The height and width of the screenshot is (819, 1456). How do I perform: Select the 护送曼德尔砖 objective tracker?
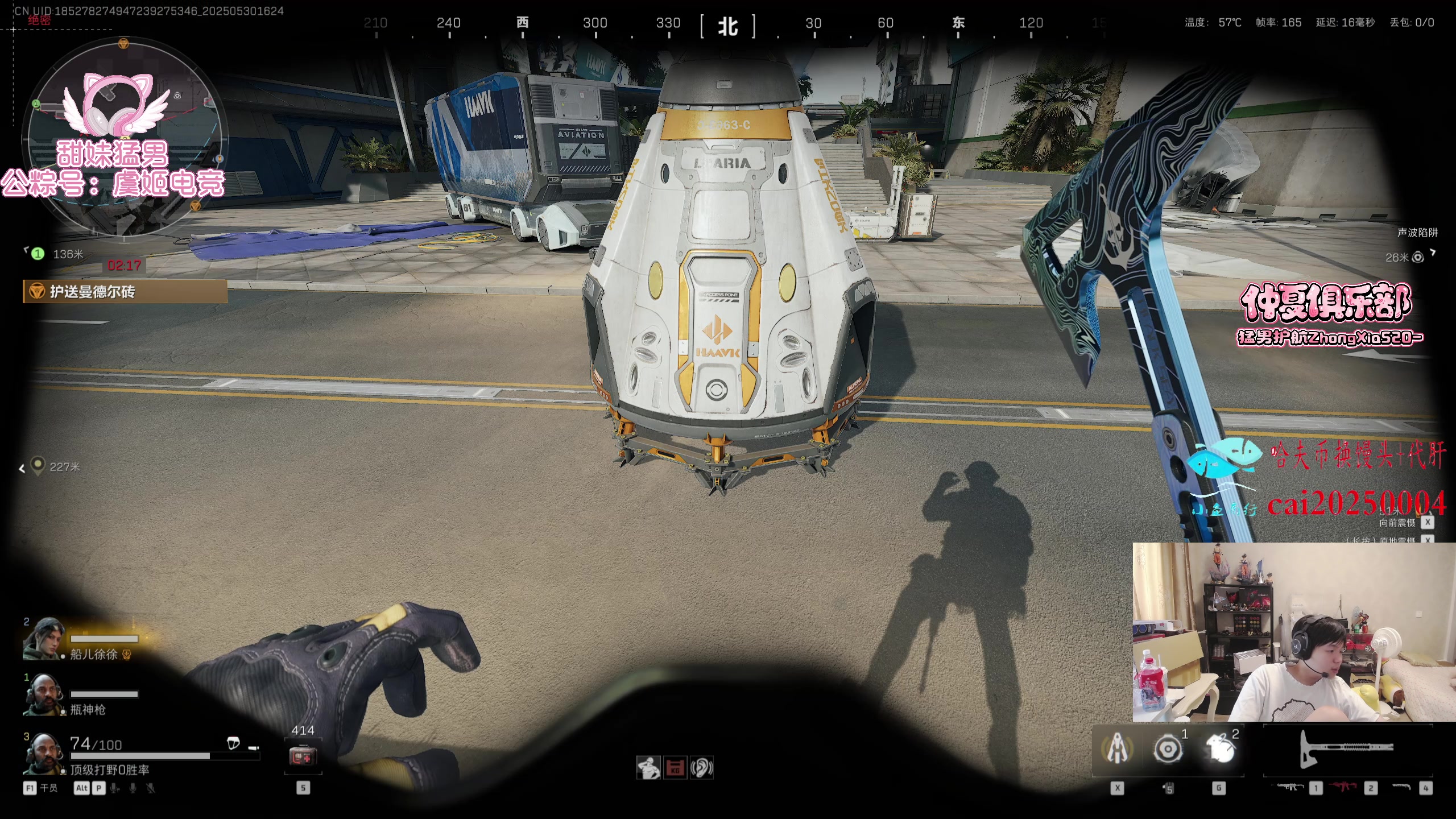[125, 292]
